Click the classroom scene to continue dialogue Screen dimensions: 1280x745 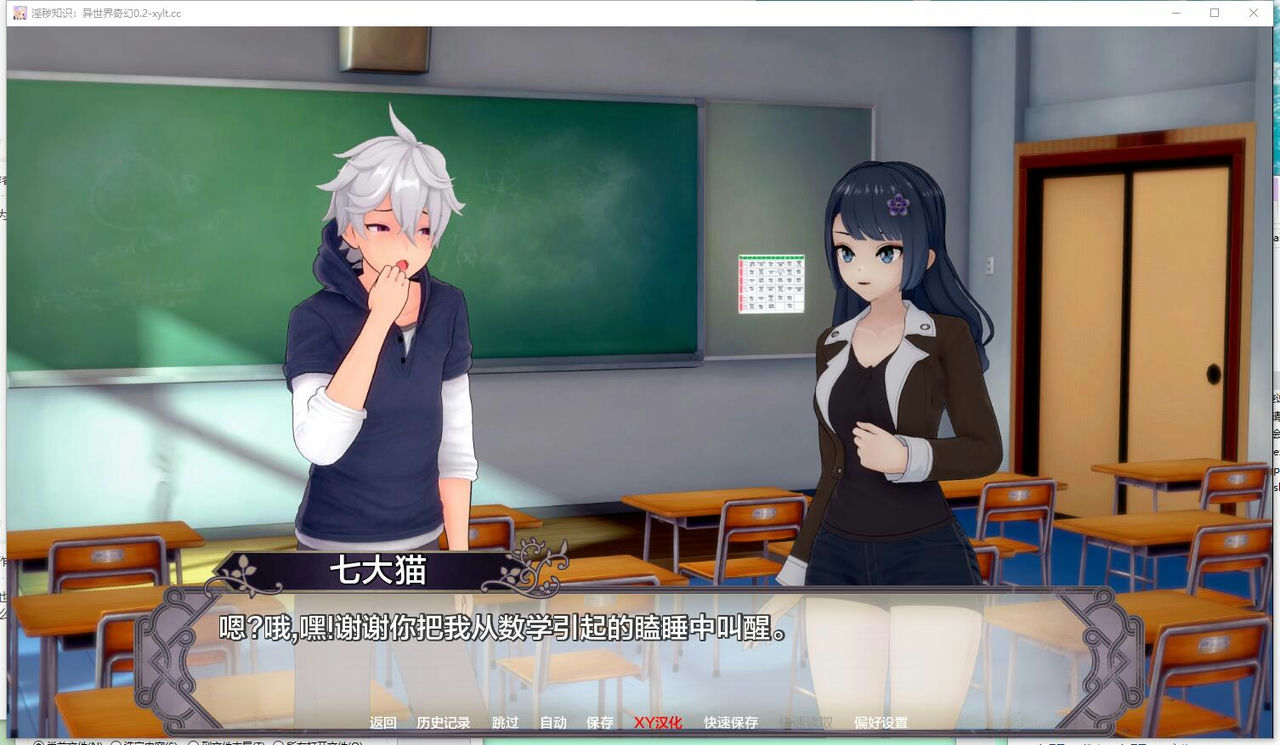point(640,300)
